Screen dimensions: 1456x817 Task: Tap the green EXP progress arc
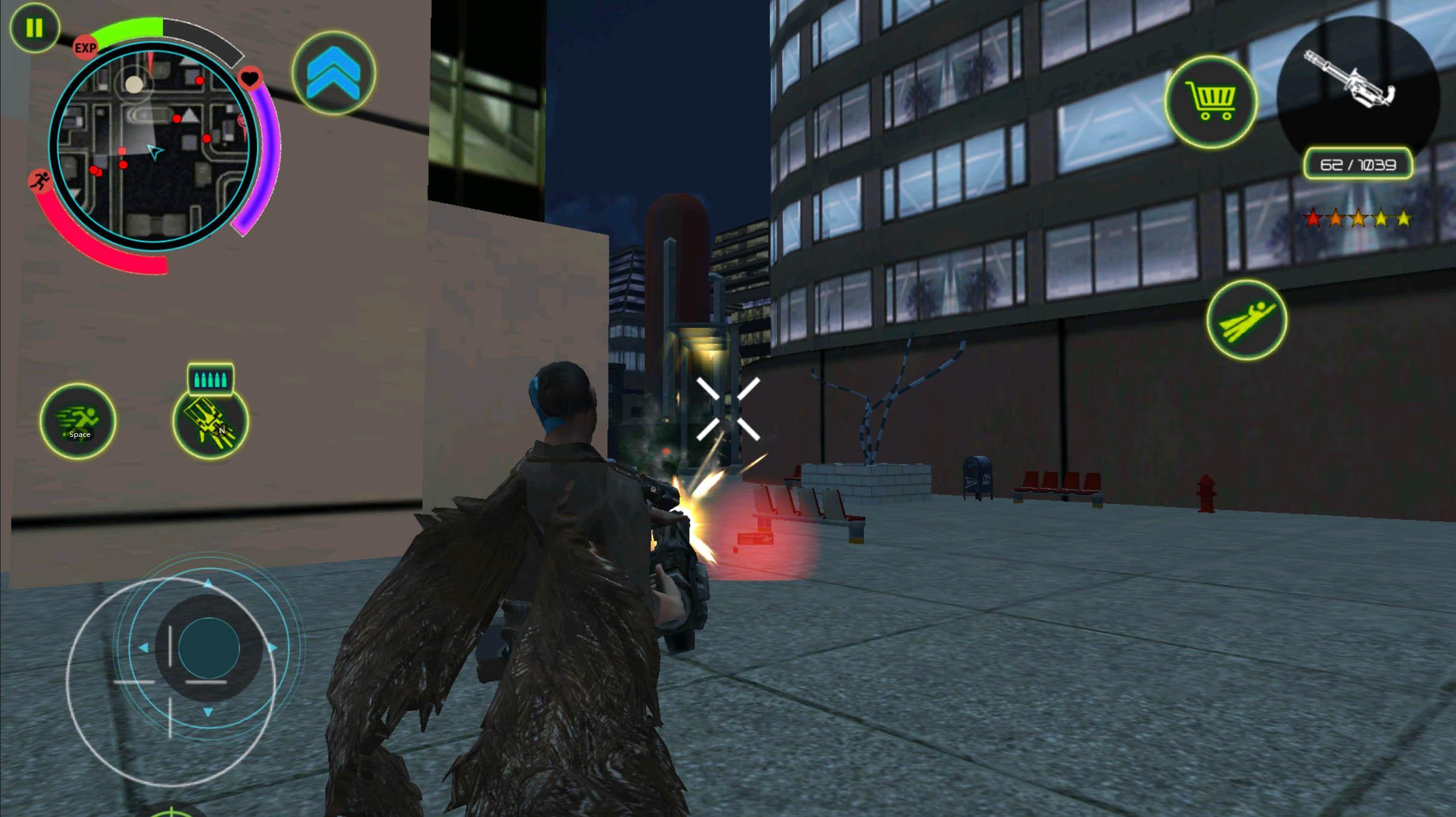(x=130, y=25)
